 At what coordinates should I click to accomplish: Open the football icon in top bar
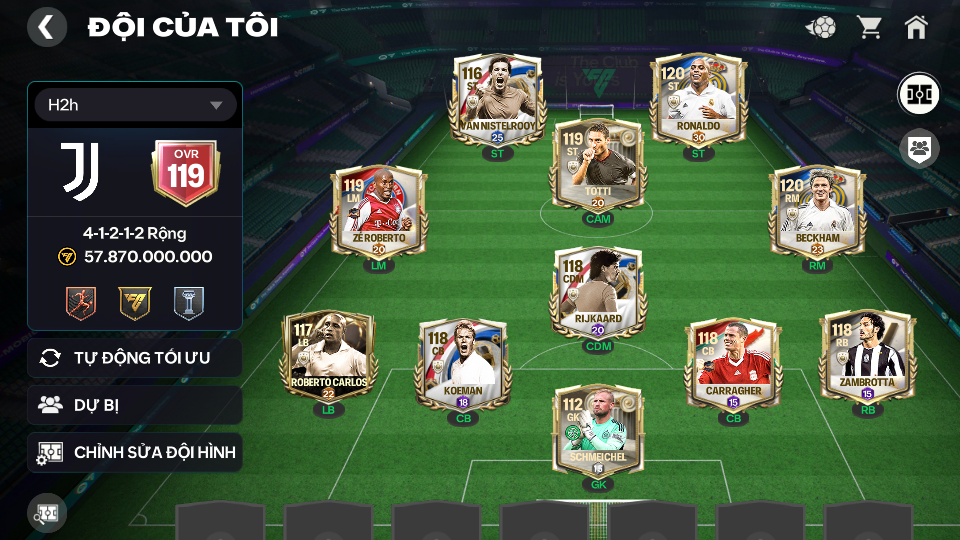click(820, 27)
